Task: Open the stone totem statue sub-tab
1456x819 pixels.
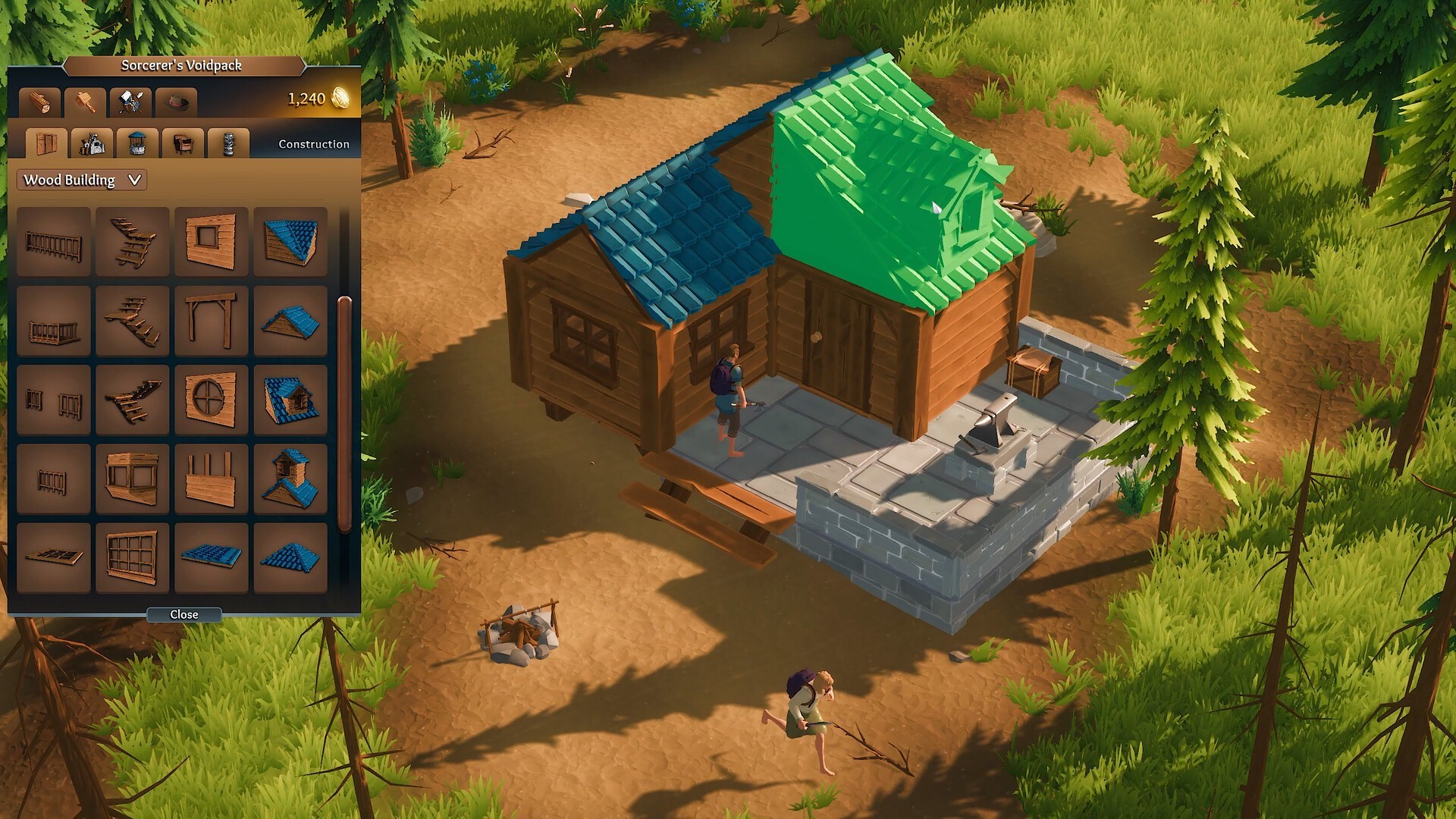Action: [228, 143]
